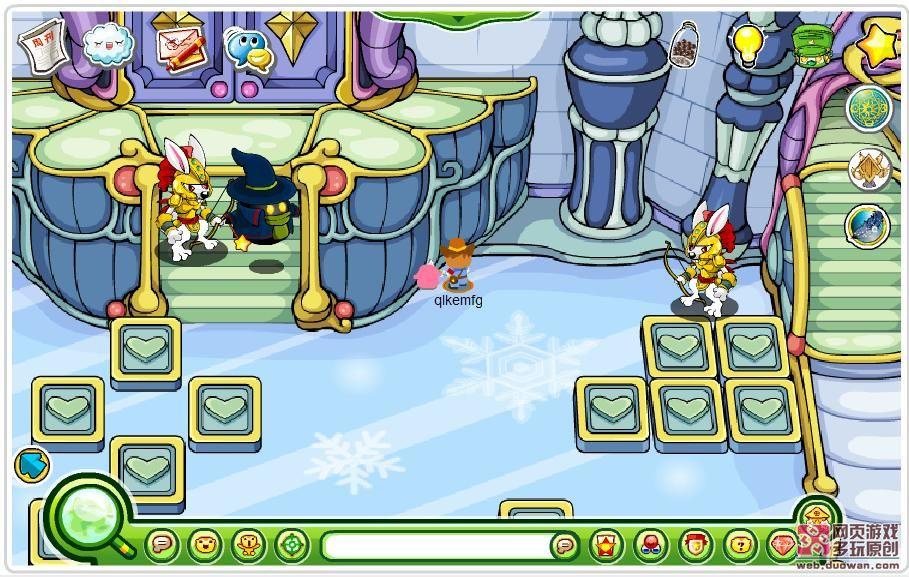909x577 pixels.
Task: Select player character qlkemfg
Action: pos(458,264)
